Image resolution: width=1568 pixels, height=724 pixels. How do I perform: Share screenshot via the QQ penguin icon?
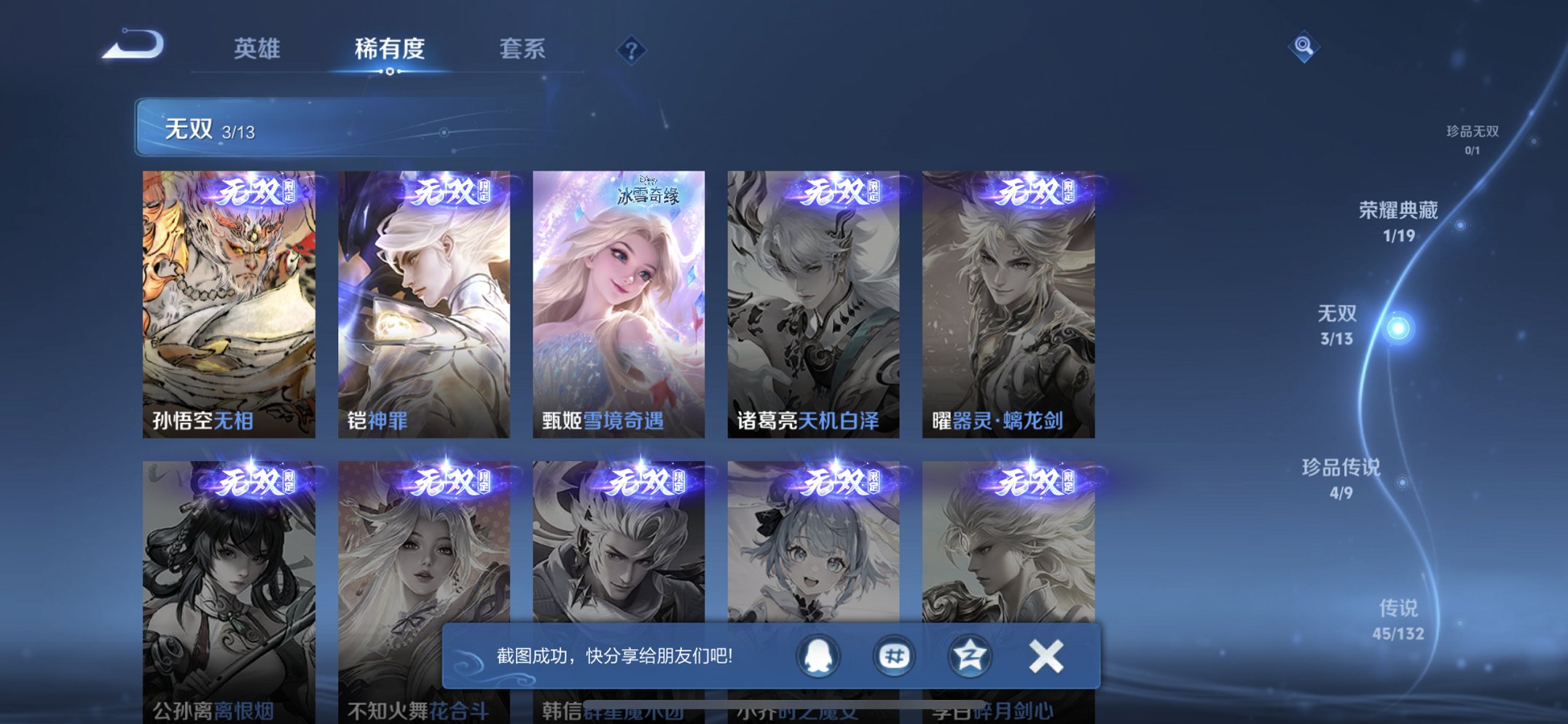coord(818,656)
